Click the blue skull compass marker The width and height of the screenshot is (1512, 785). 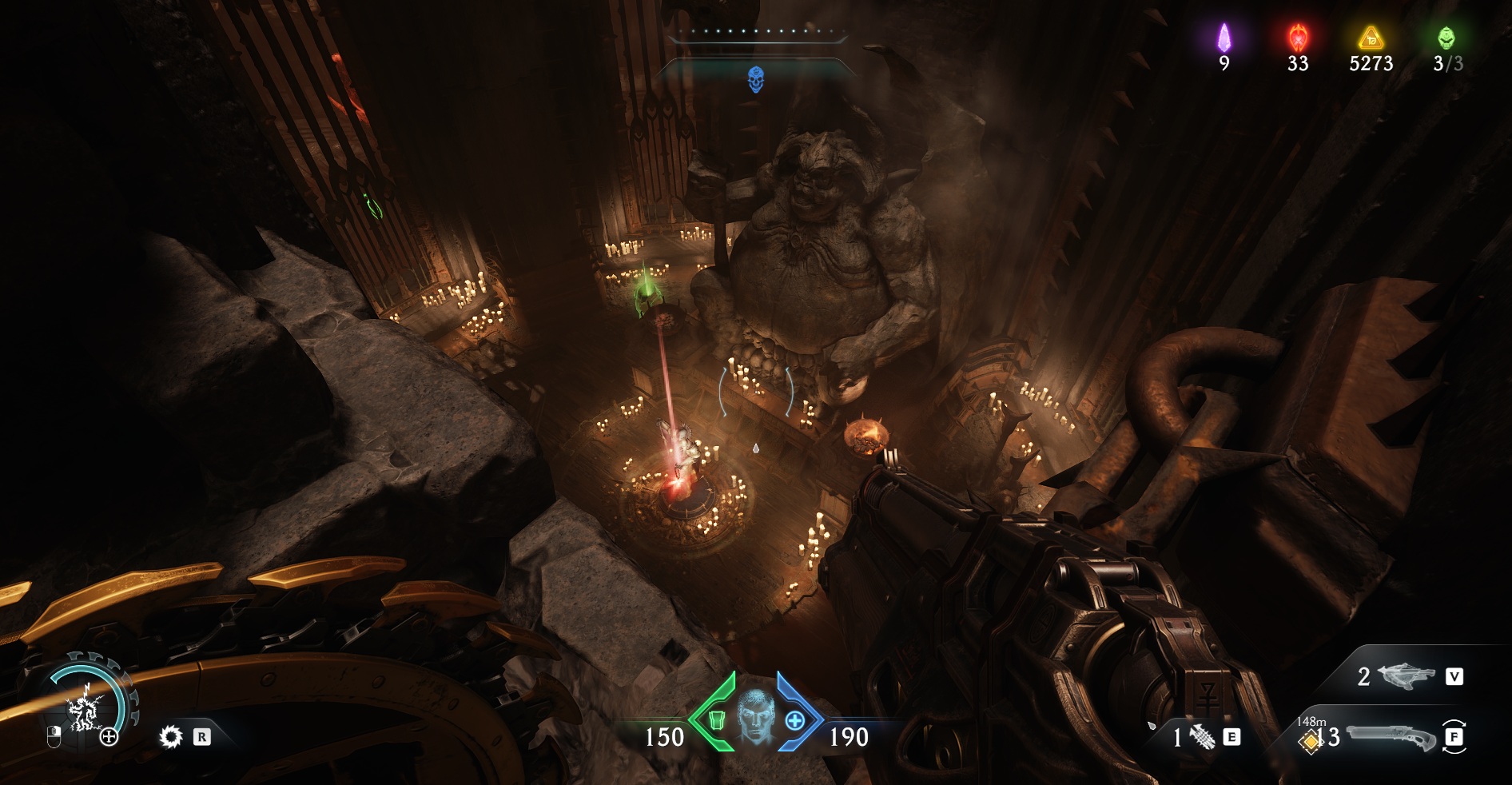click(755, 79)
